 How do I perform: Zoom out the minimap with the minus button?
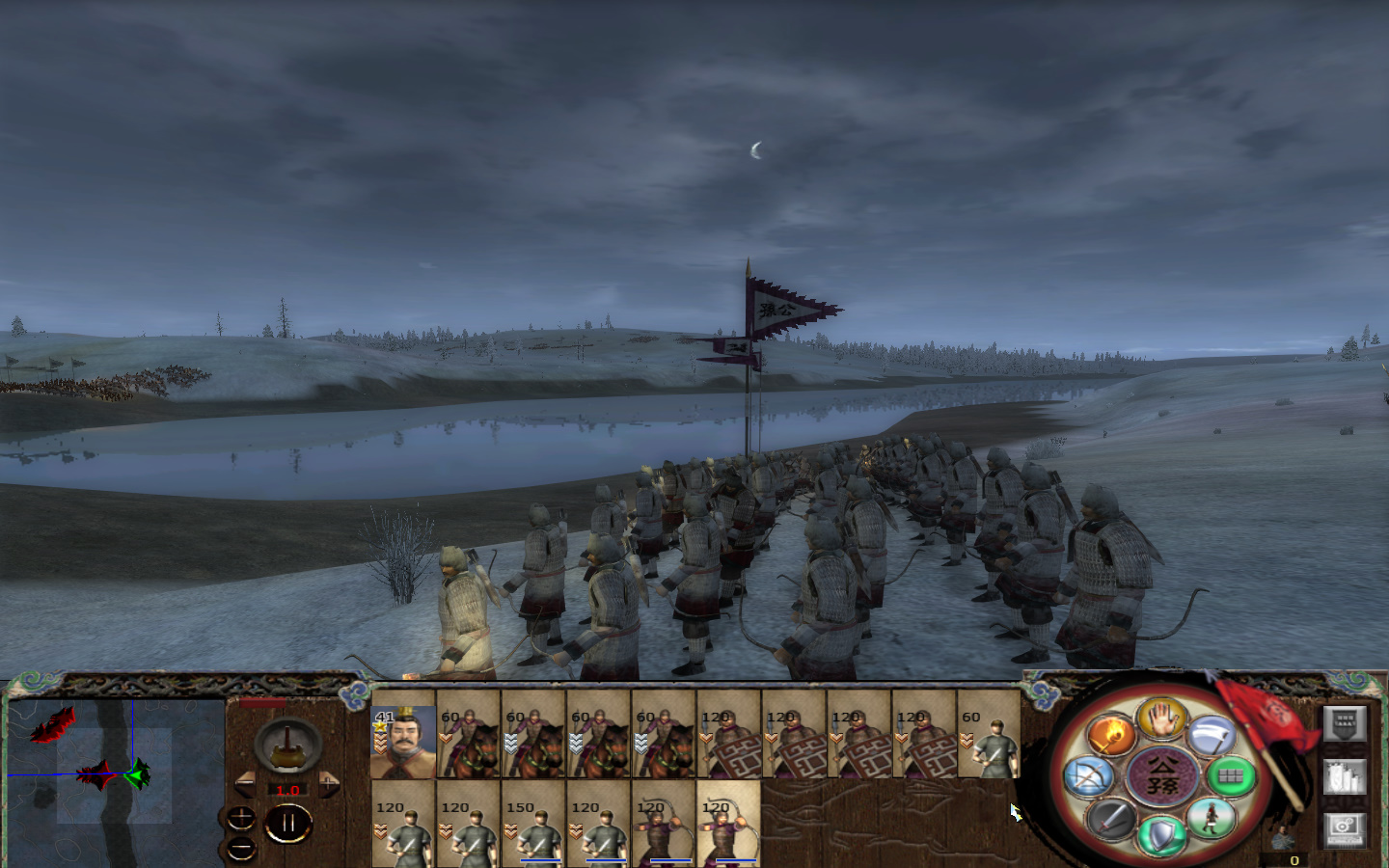(x=241, y=847)
